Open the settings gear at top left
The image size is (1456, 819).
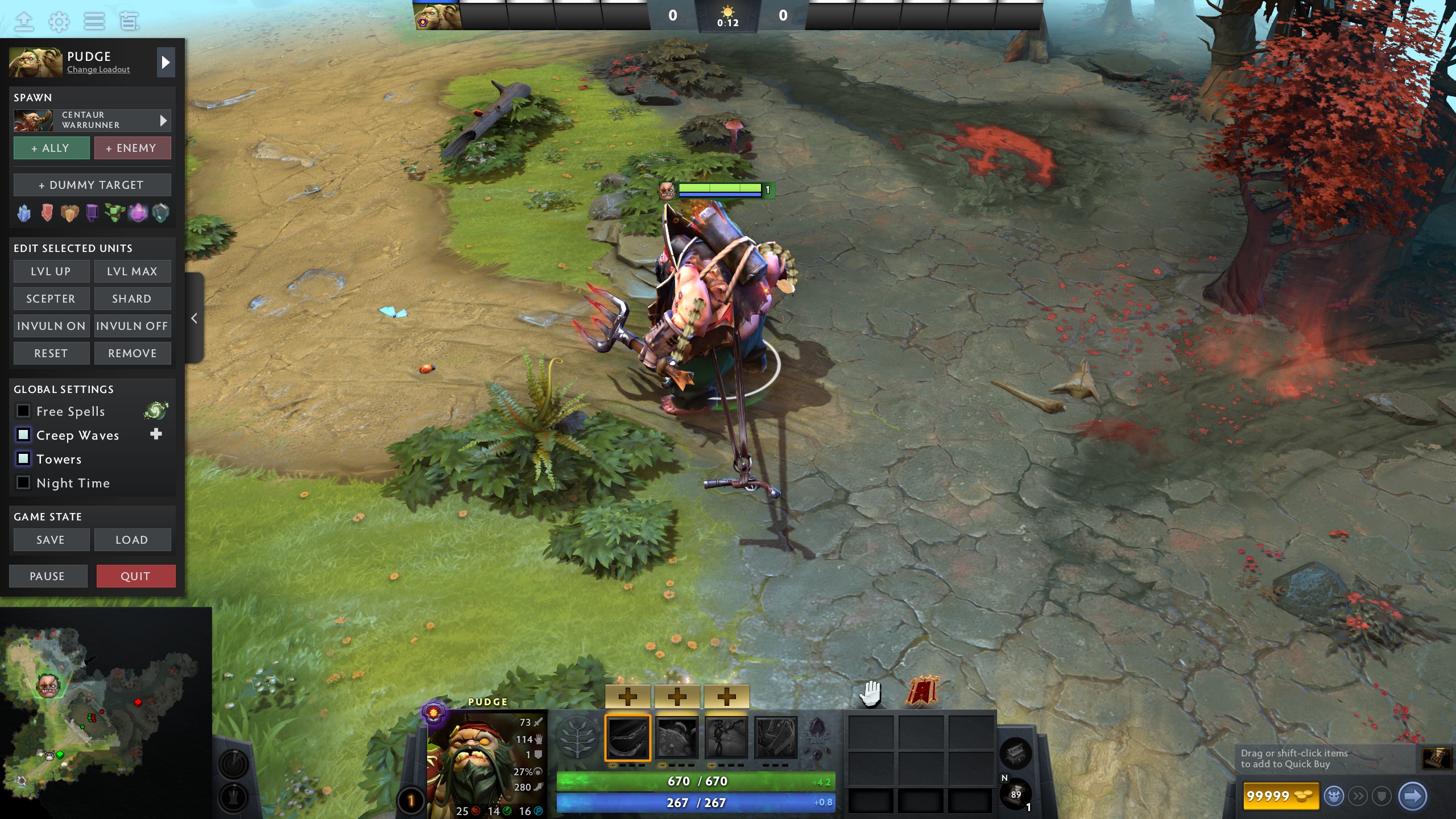59,21
